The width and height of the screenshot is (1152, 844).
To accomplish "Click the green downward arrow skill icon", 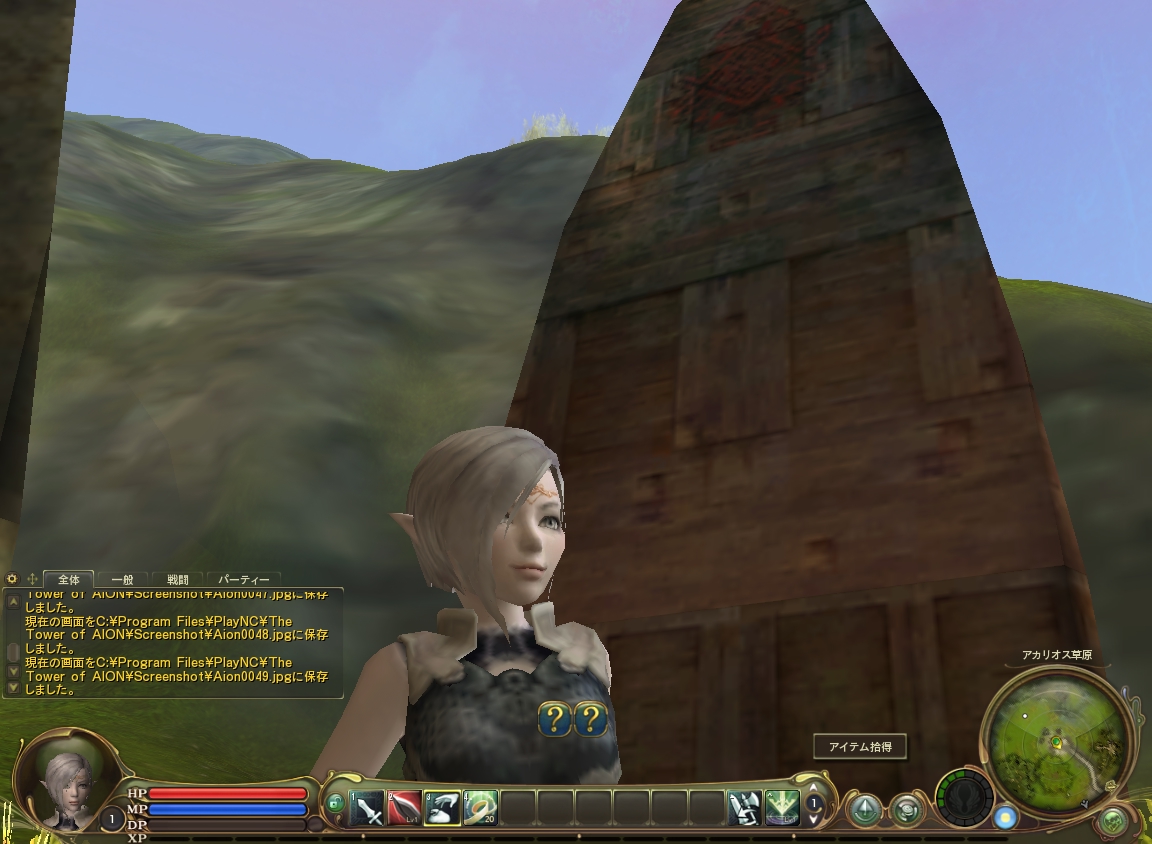I will [x=782, y=807].
